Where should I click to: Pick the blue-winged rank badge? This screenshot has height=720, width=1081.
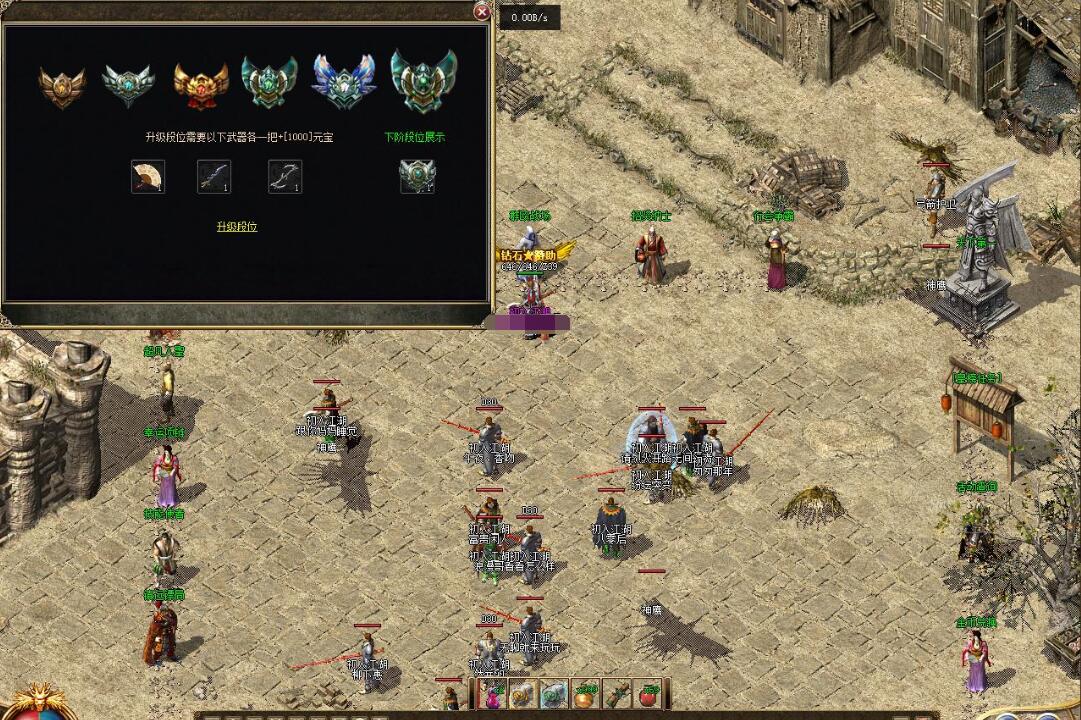point(343,82)
